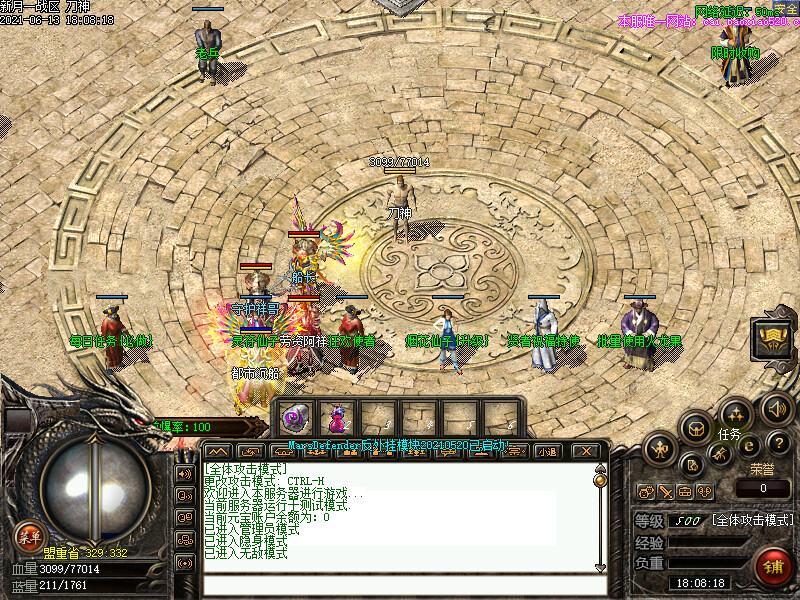Open the bag inventory round icon
This screenshot has width=800, height=600.
click(696, 428)
